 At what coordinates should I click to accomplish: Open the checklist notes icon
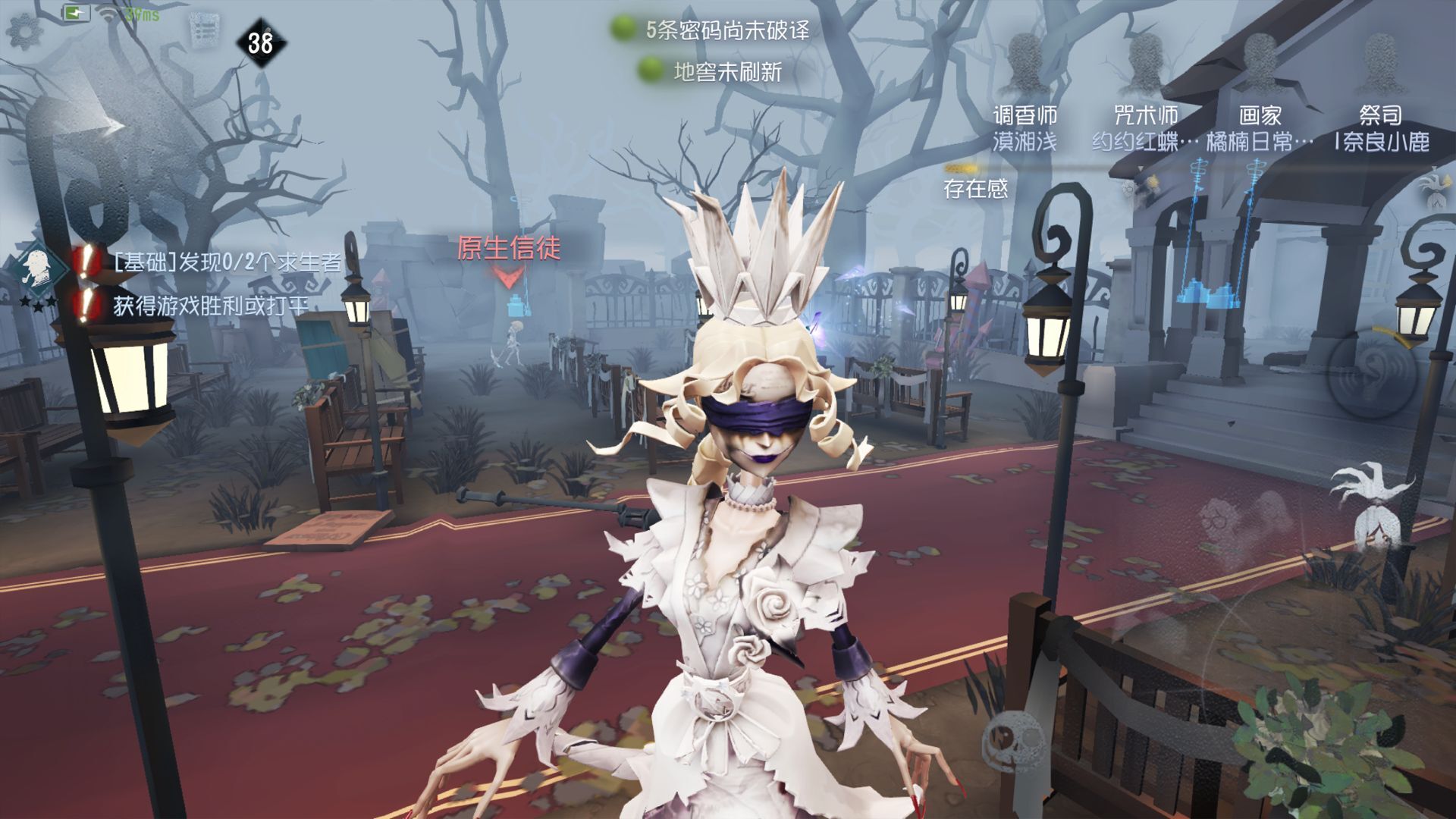[203, 30]
